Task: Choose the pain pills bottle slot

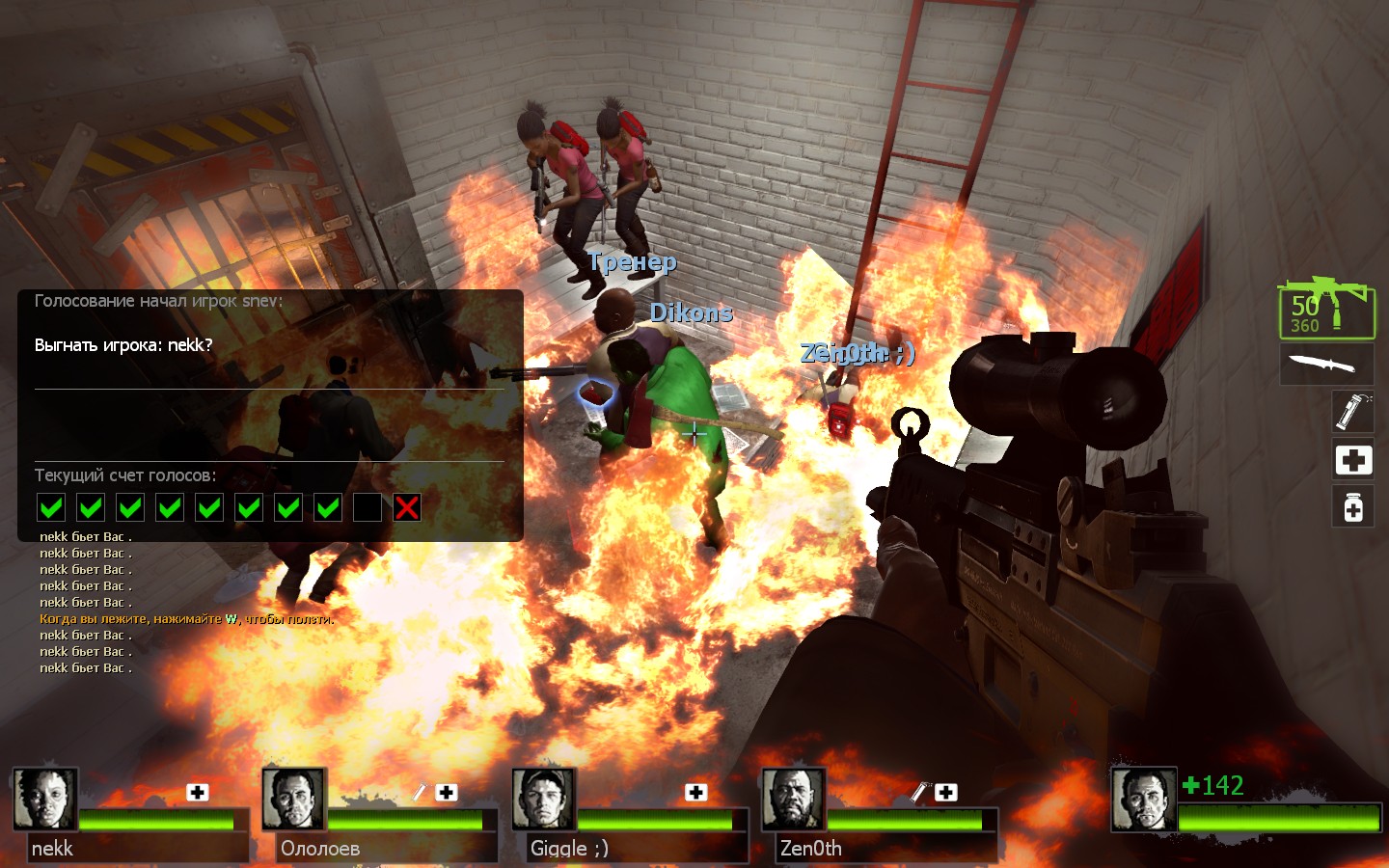Action: (x=1353, y=506)
